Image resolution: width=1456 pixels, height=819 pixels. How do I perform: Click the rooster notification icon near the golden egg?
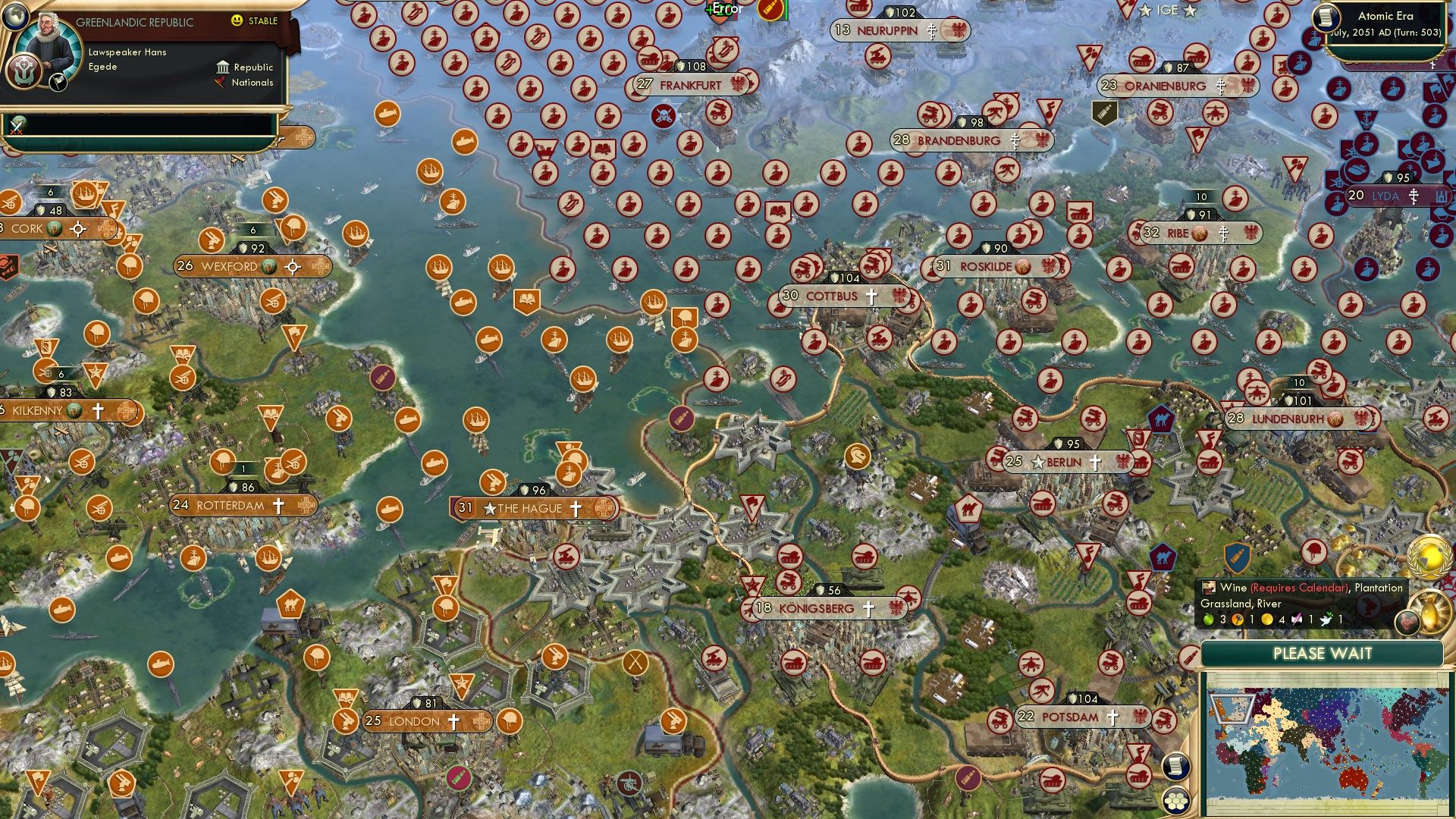point(1407,623)
